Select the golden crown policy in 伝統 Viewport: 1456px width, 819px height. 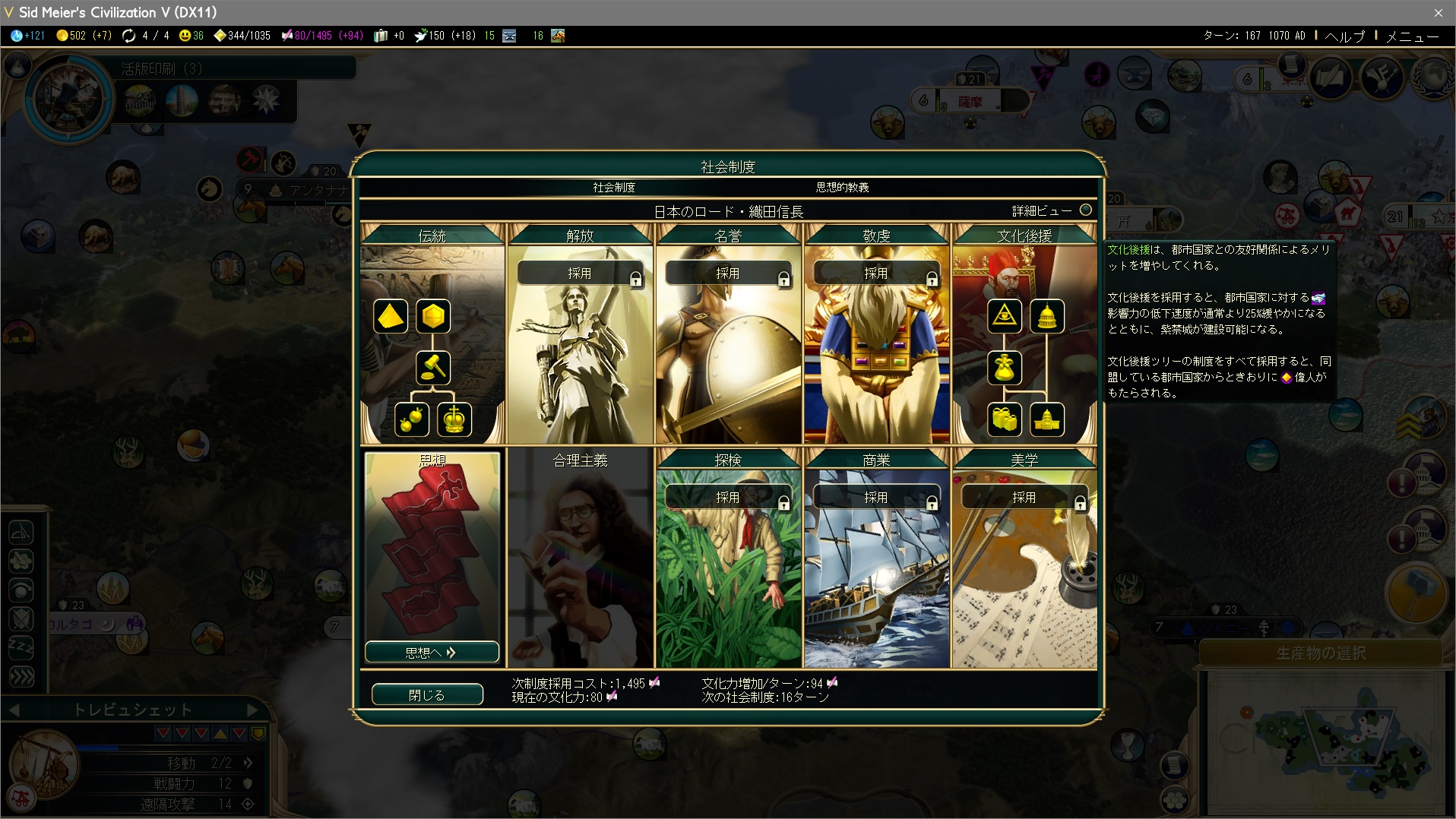click(x=454, y=419)
